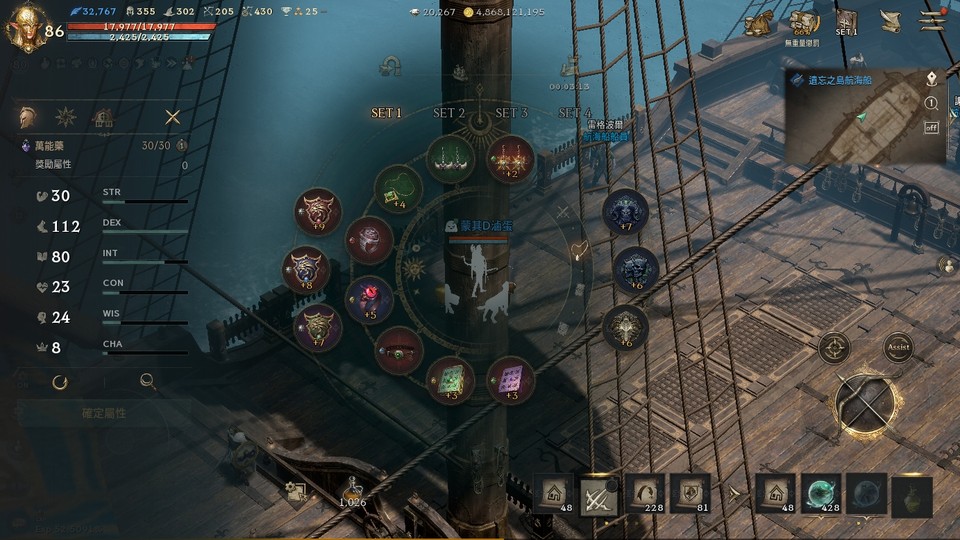Select the green card +3 slot
Screen dimensions: 960x540
click(x=450, y=379)
